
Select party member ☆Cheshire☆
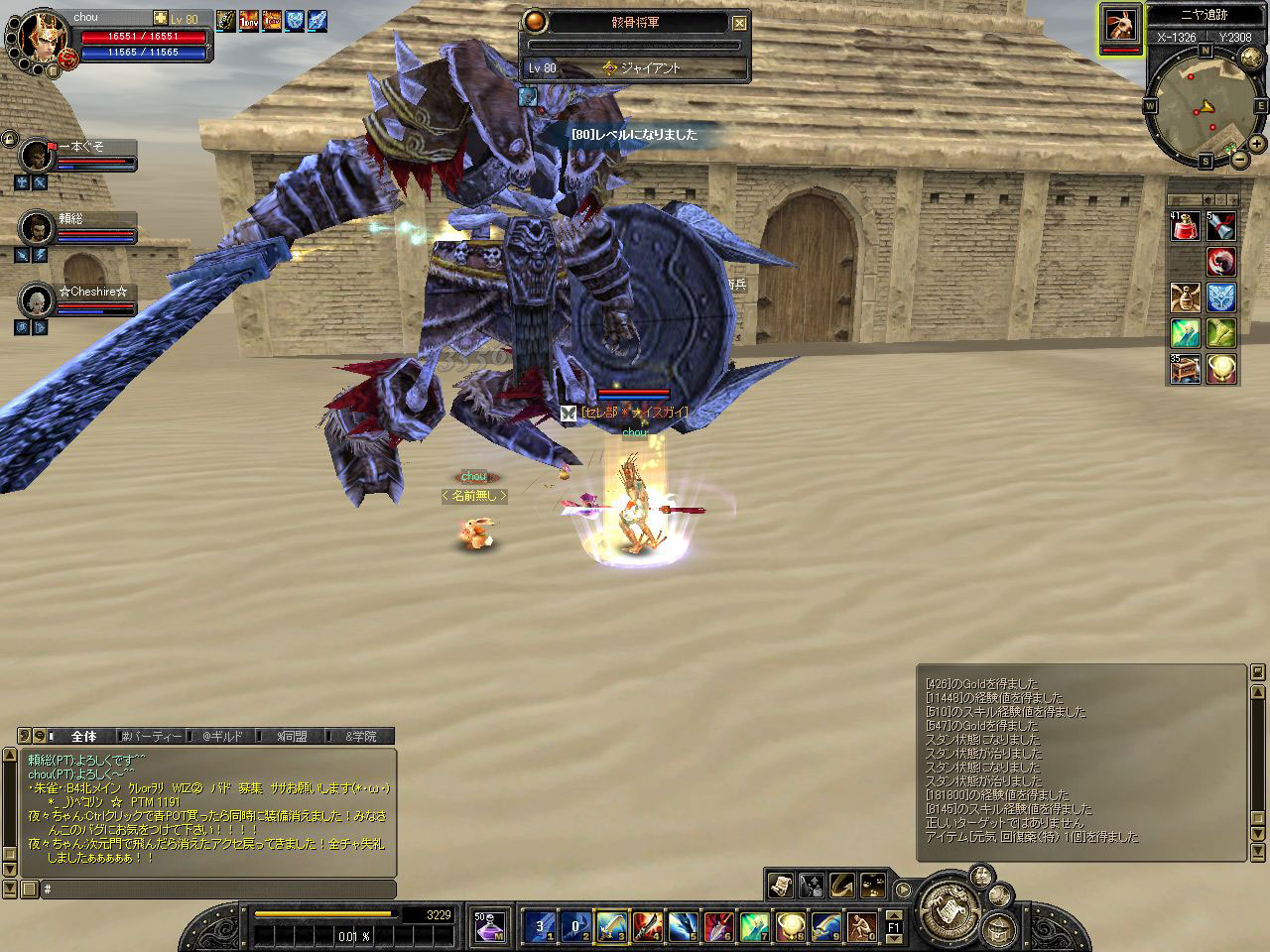coord(38,300)
